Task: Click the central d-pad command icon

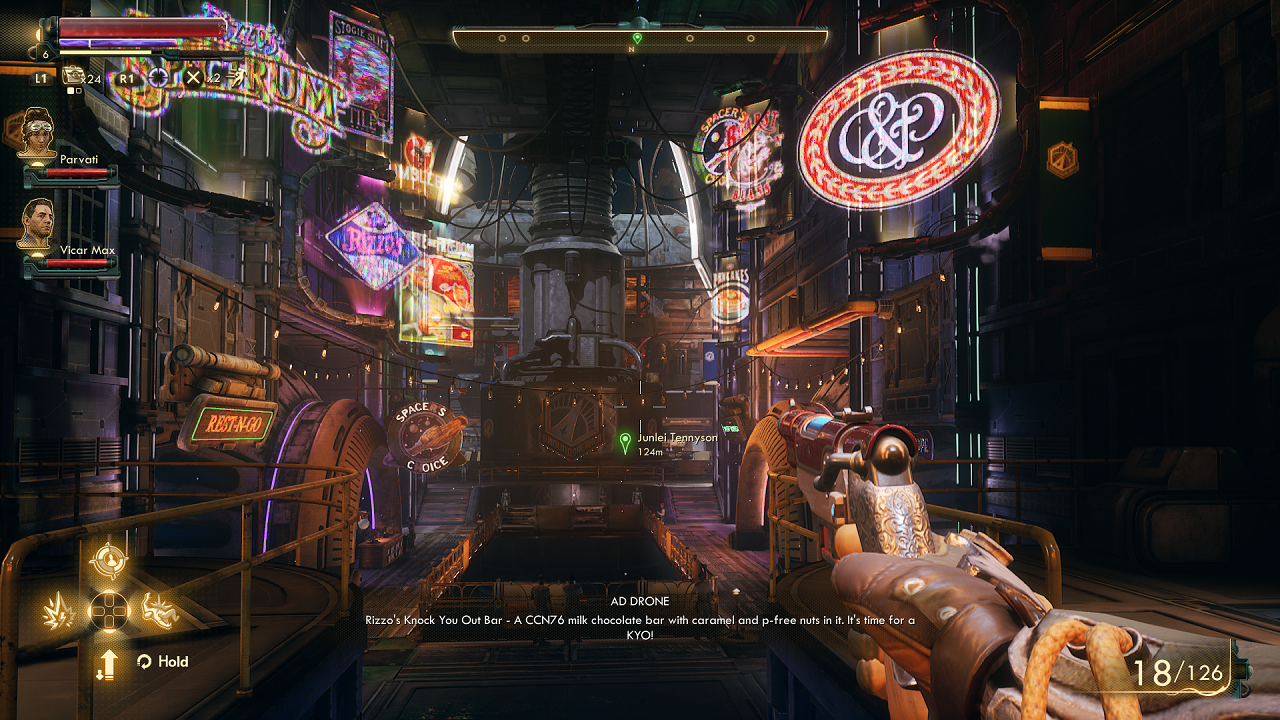Action: [x=110, y=610]
